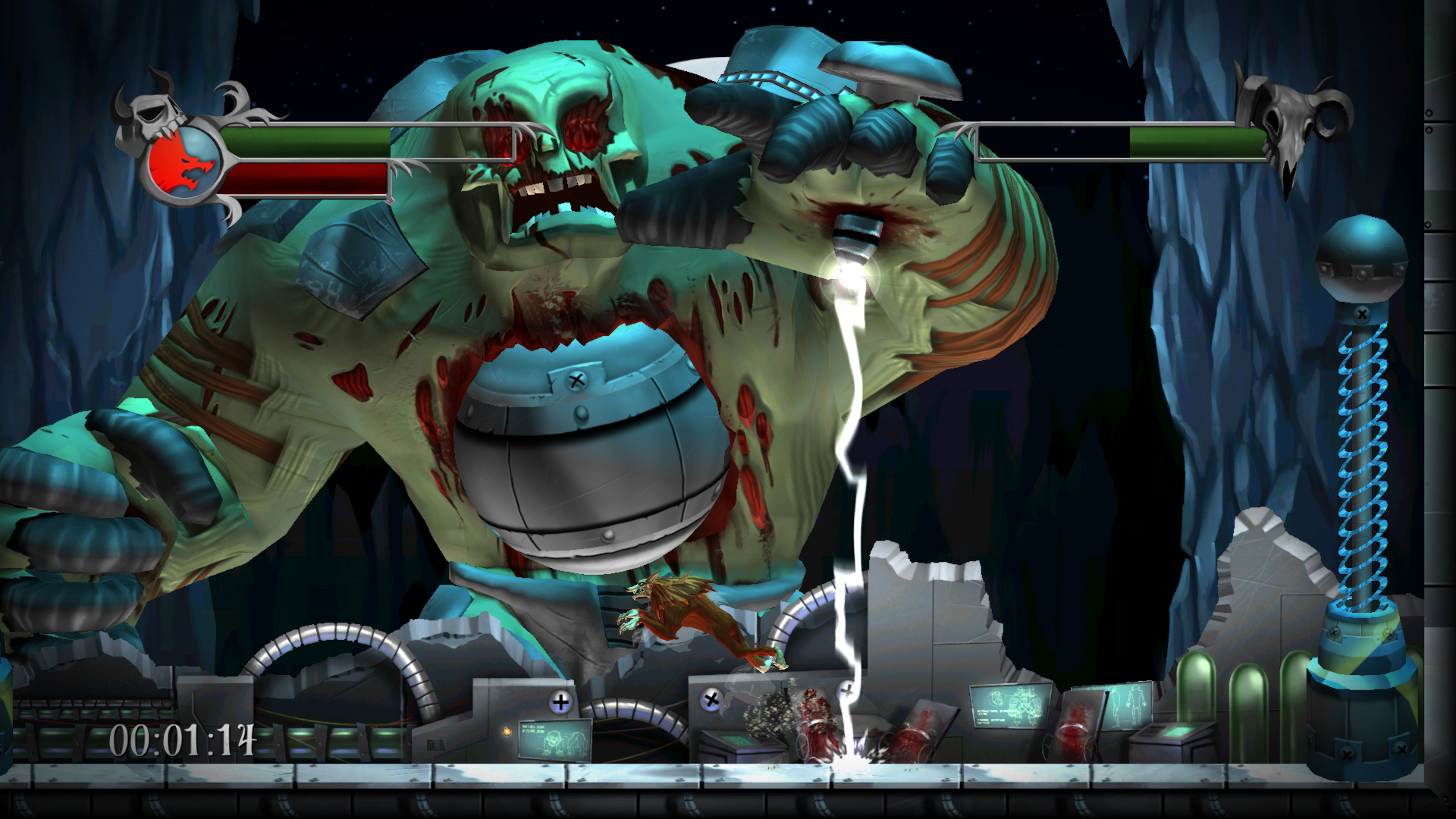1456x819 pixels.
Task: Select the werewolf blueprint screen showing beast schematic
Action: pos(554,738)
